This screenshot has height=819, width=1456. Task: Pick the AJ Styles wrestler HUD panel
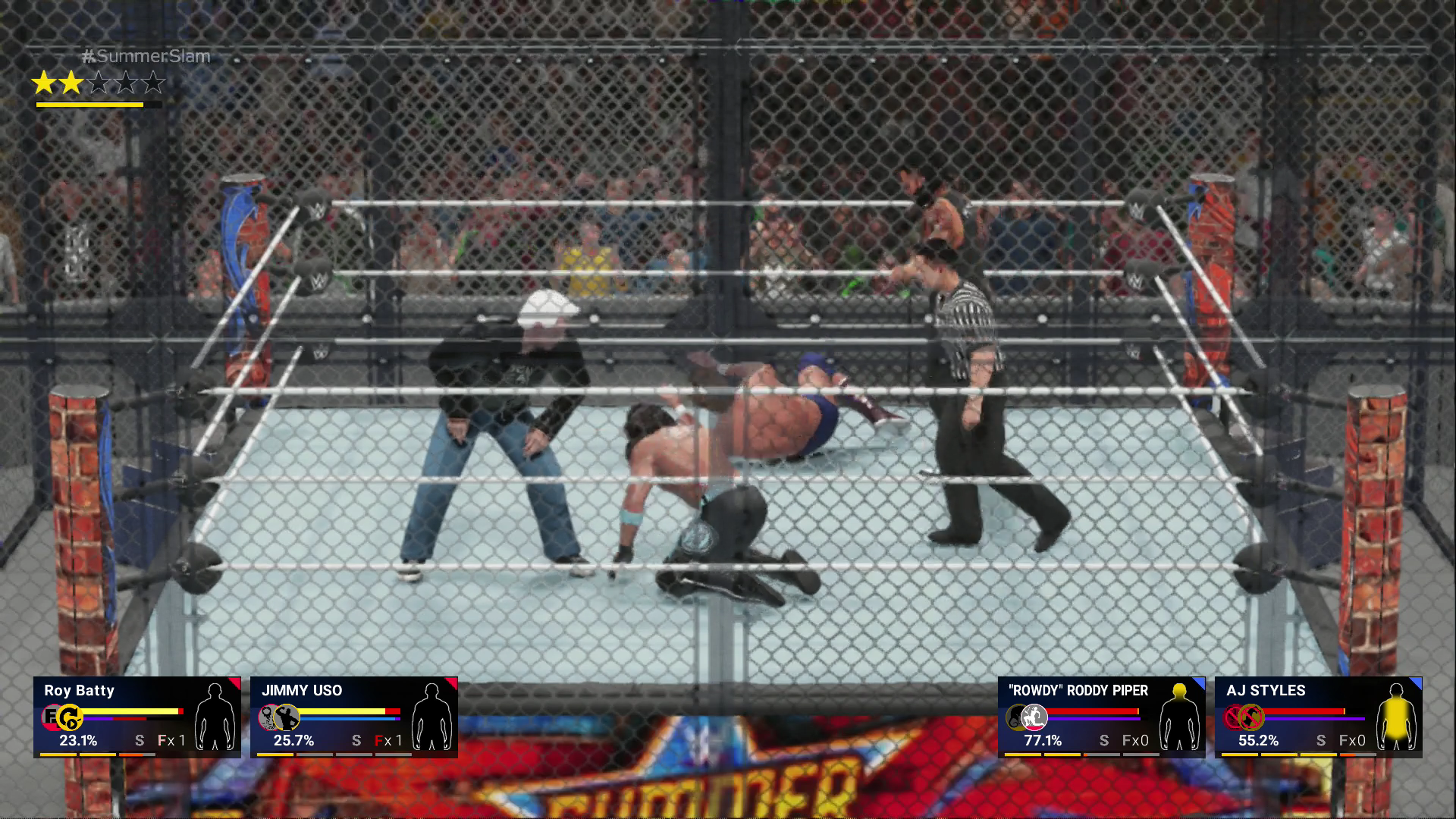[1318, 717]
